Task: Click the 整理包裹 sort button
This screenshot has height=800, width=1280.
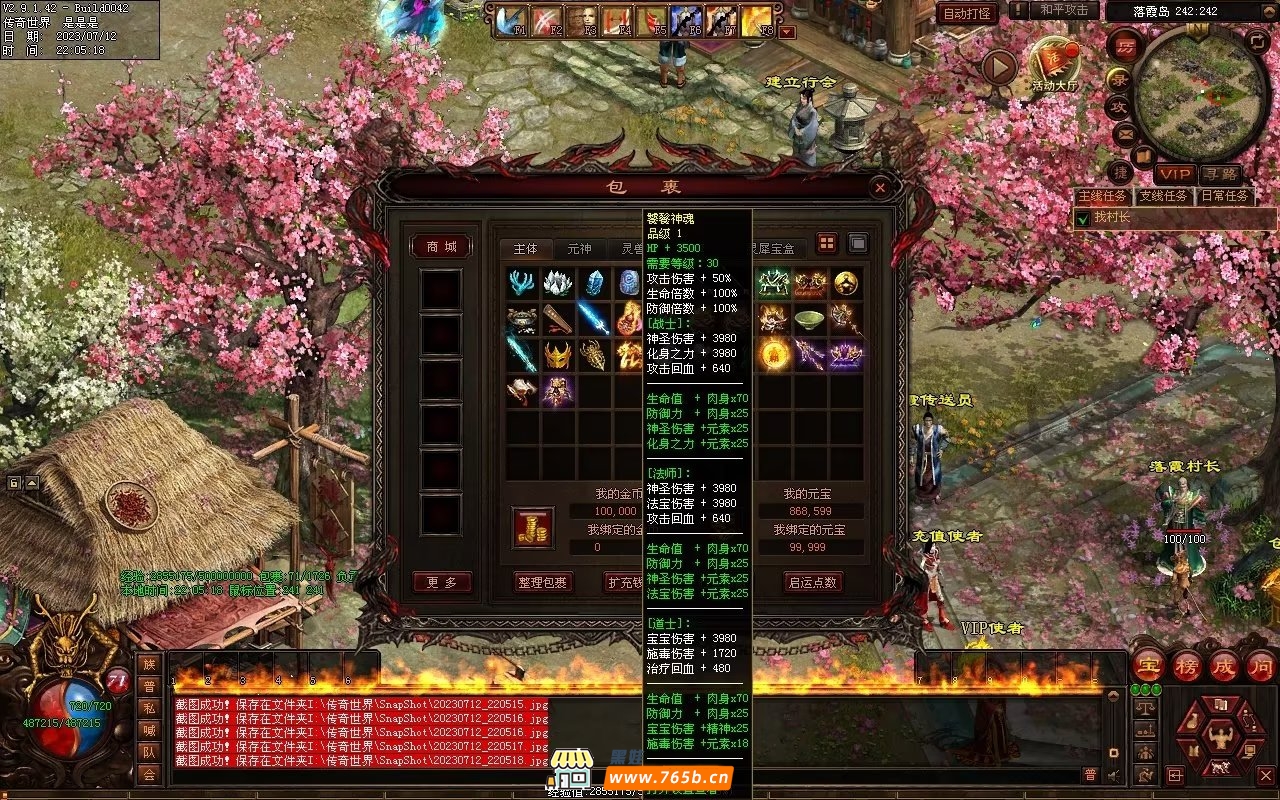Action: [543, 582]
